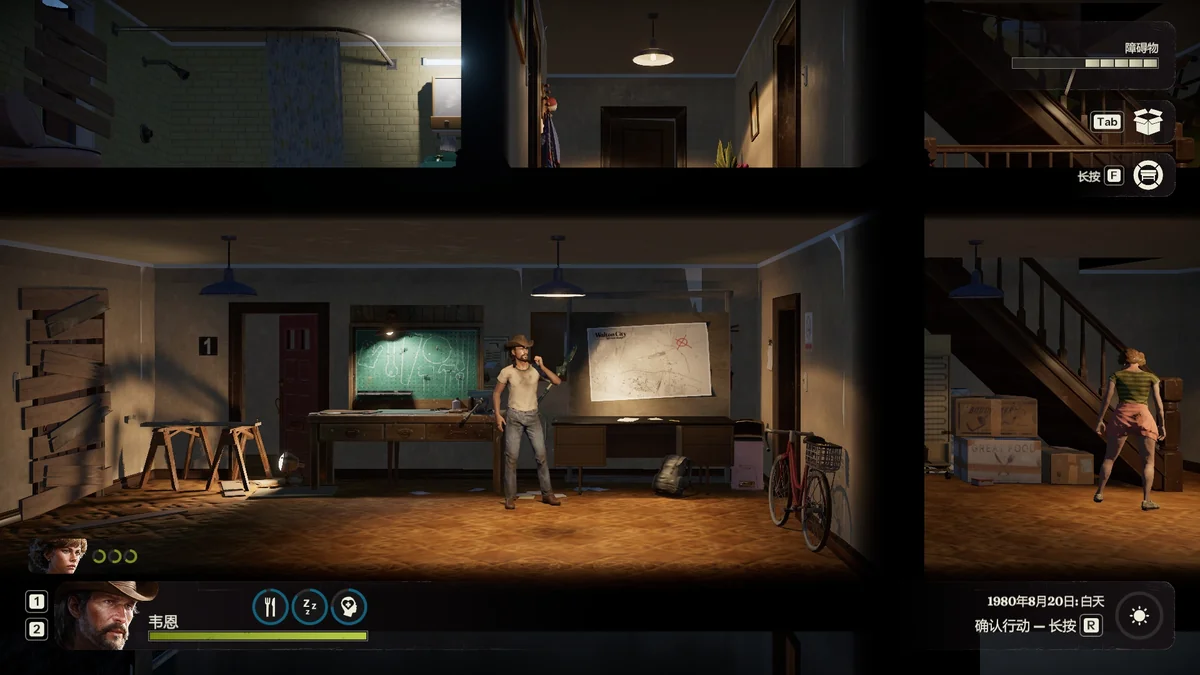Screen dimensions: 1200x675
Task: Open the open-box inventory icon
Action: 1149,122
